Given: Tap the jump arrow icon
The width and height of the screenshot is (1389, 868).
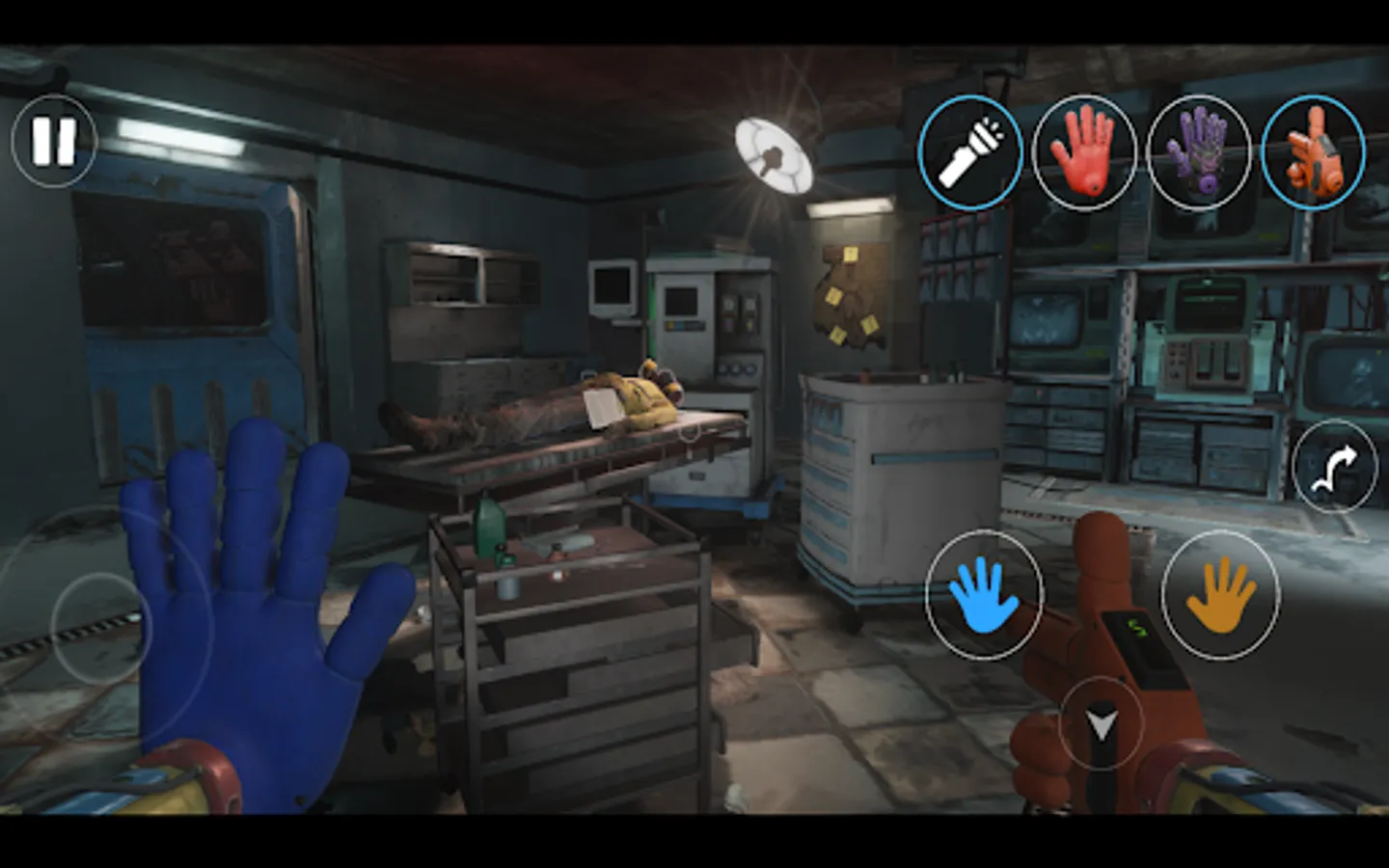Looking at the screenshot, I should (x=1335, y=468).
